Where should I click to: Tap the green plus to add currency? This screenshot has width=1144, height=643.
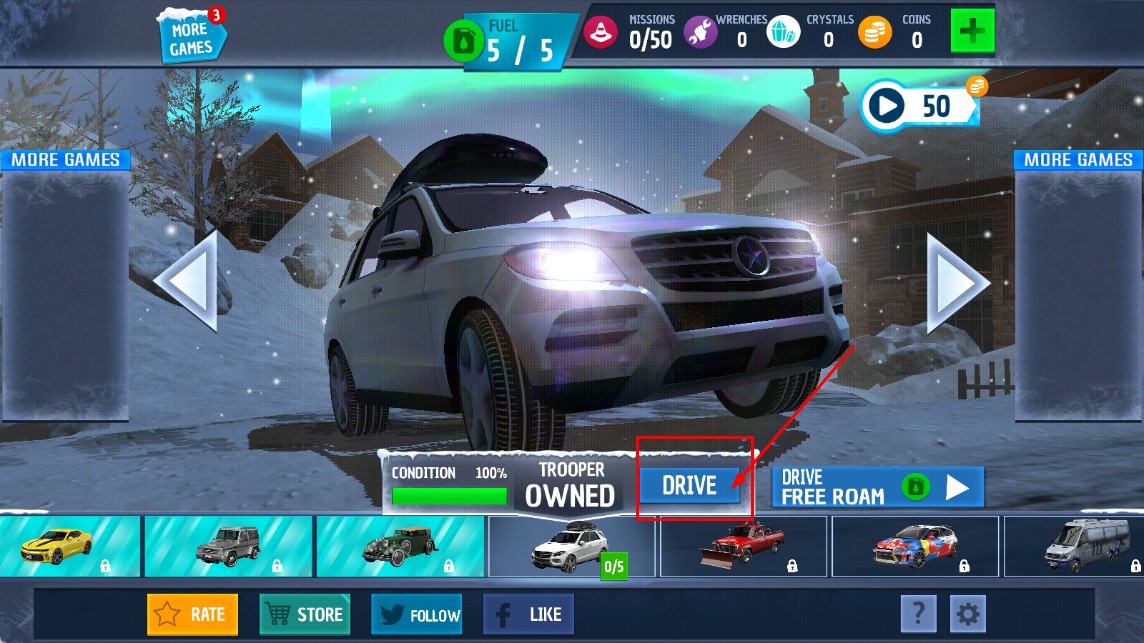(x=972, y=31)
